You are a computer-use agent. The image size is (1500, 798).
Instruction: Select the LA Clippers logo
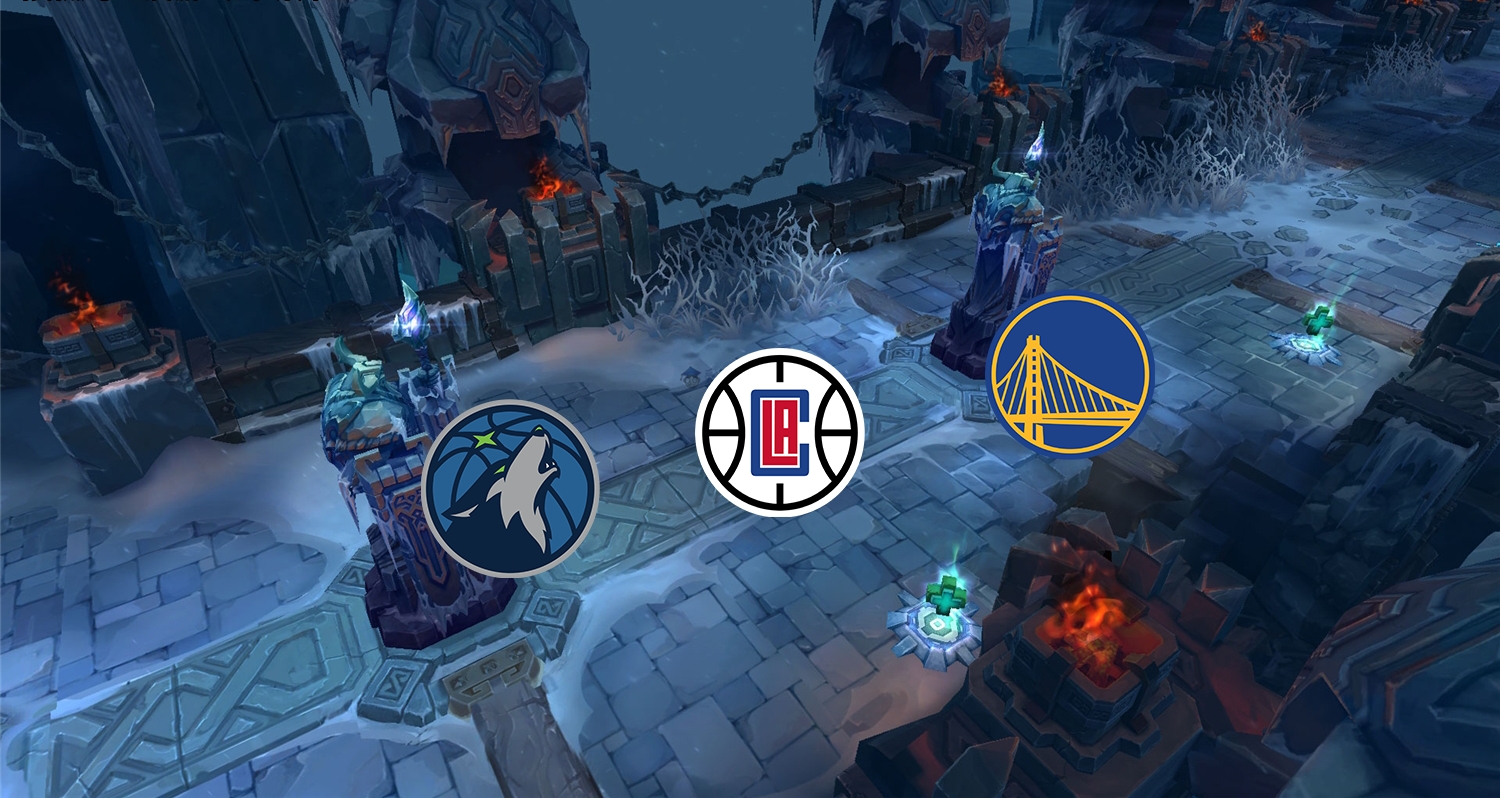(780, 431)
